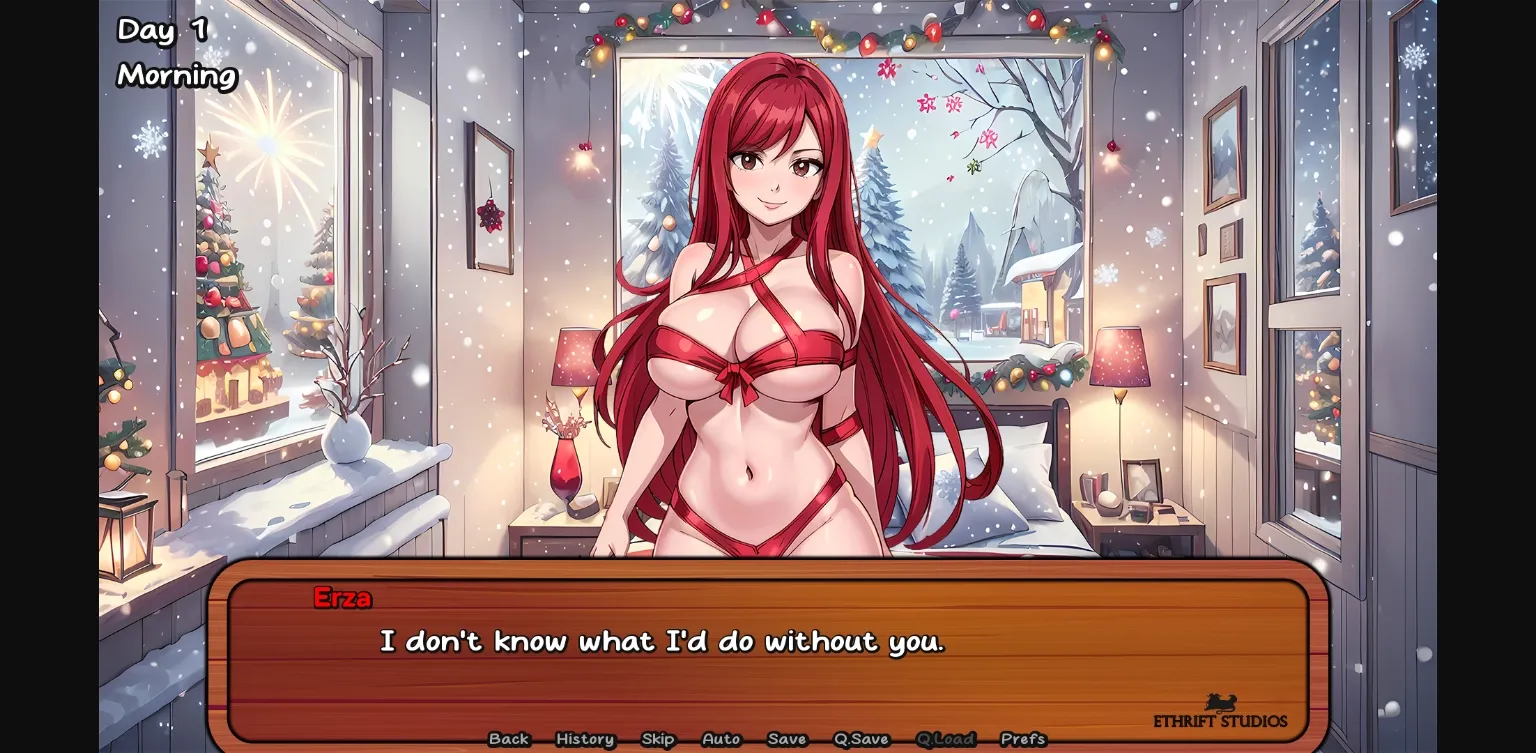Image resolution: width=1536 pixels, height=753 pixels.
Task: Open the Prefs settings screen
Action: [1025, 739]
